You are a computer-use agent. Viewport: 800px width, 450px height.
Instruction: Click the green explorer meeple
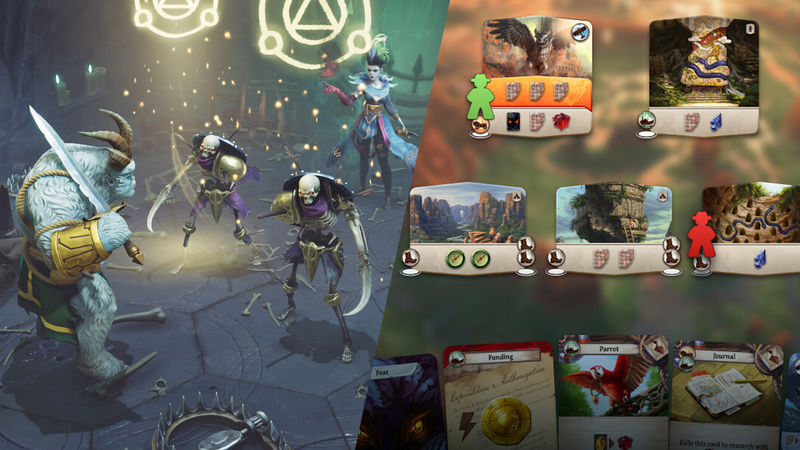[481, 97]
